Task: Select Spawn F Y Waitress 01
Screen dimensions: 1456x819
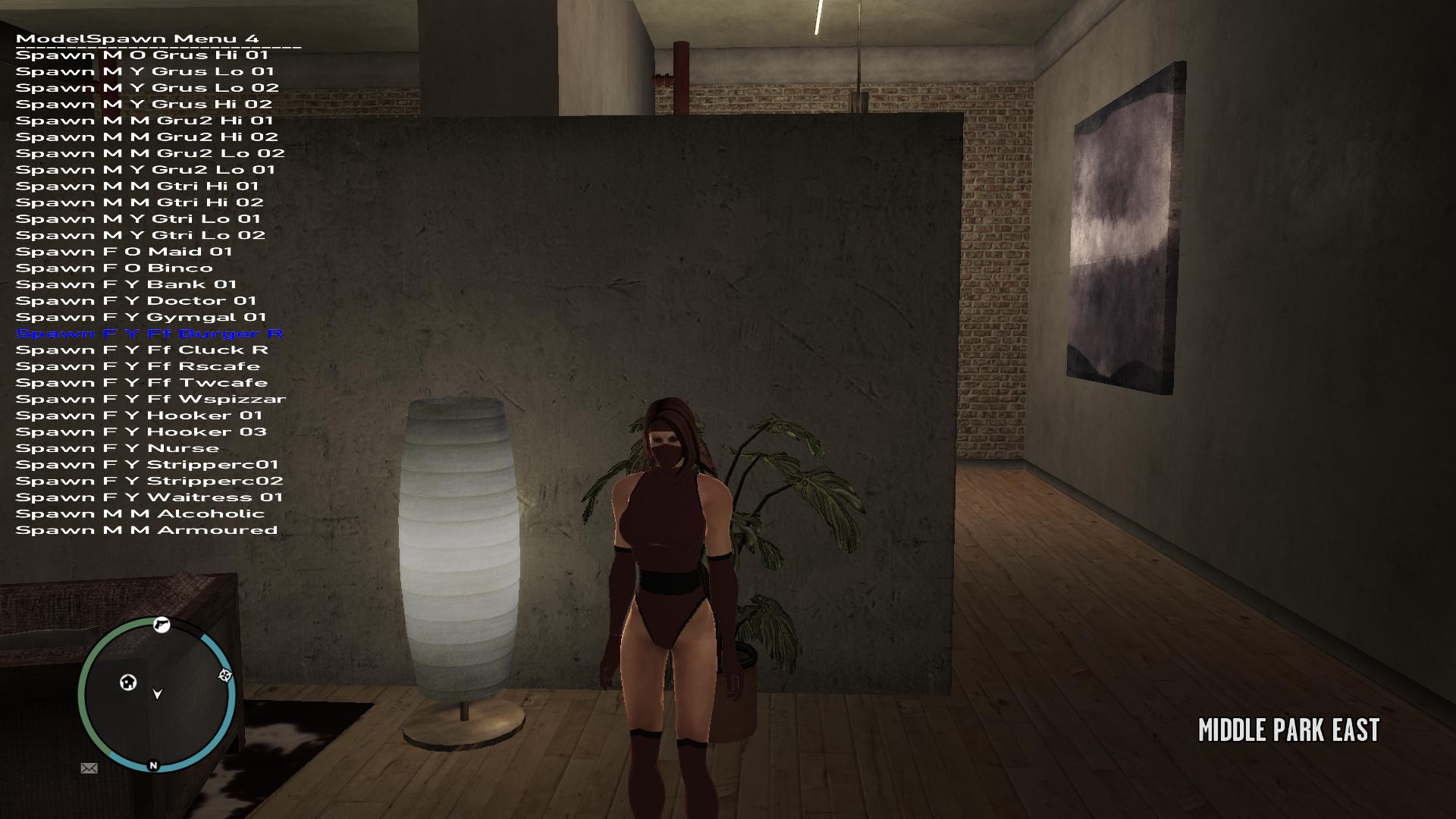Action: coord(149,498)
